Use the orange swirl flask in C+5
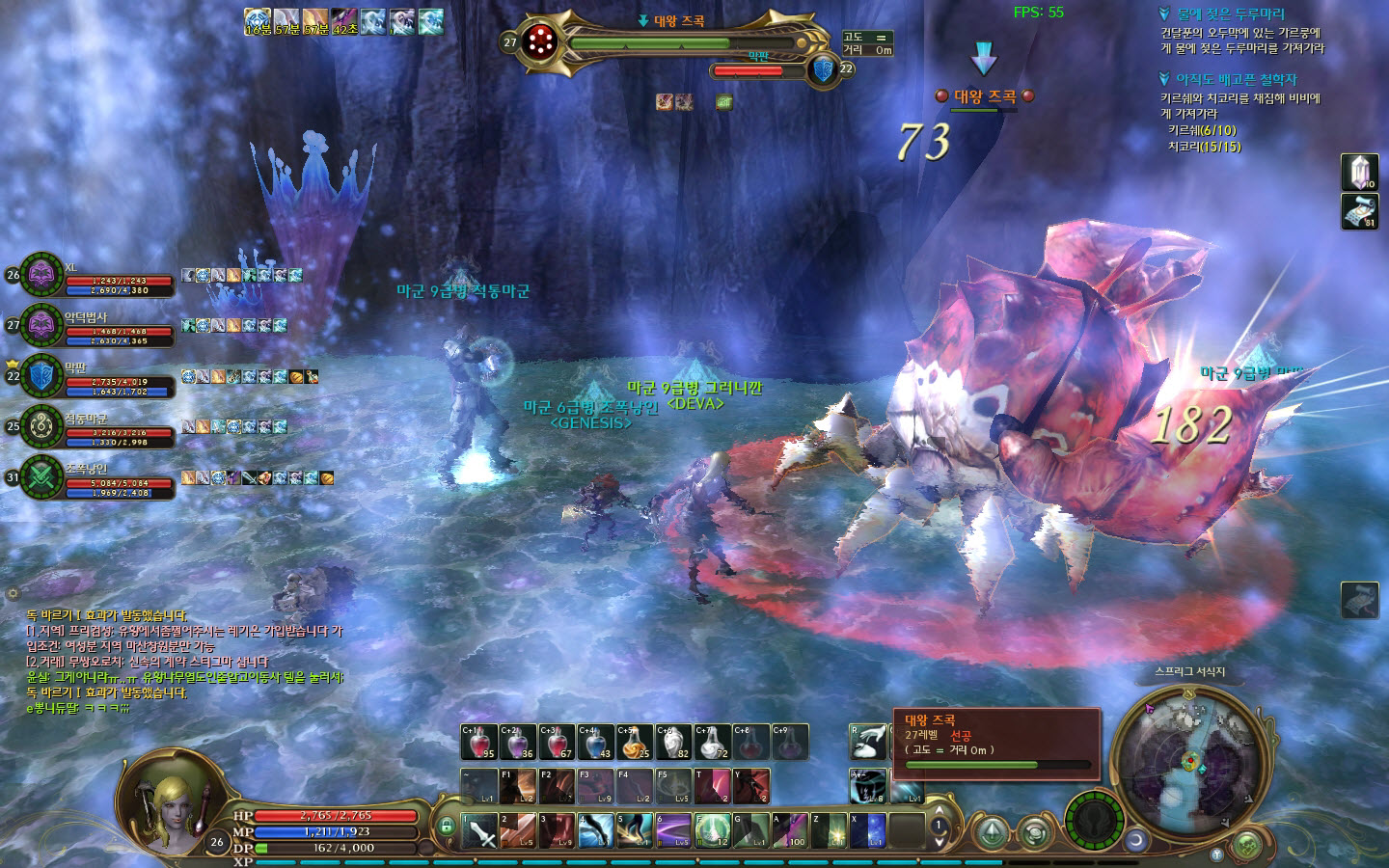The height and width of the screenshot is (868, 1389). (x=634, y=742)
